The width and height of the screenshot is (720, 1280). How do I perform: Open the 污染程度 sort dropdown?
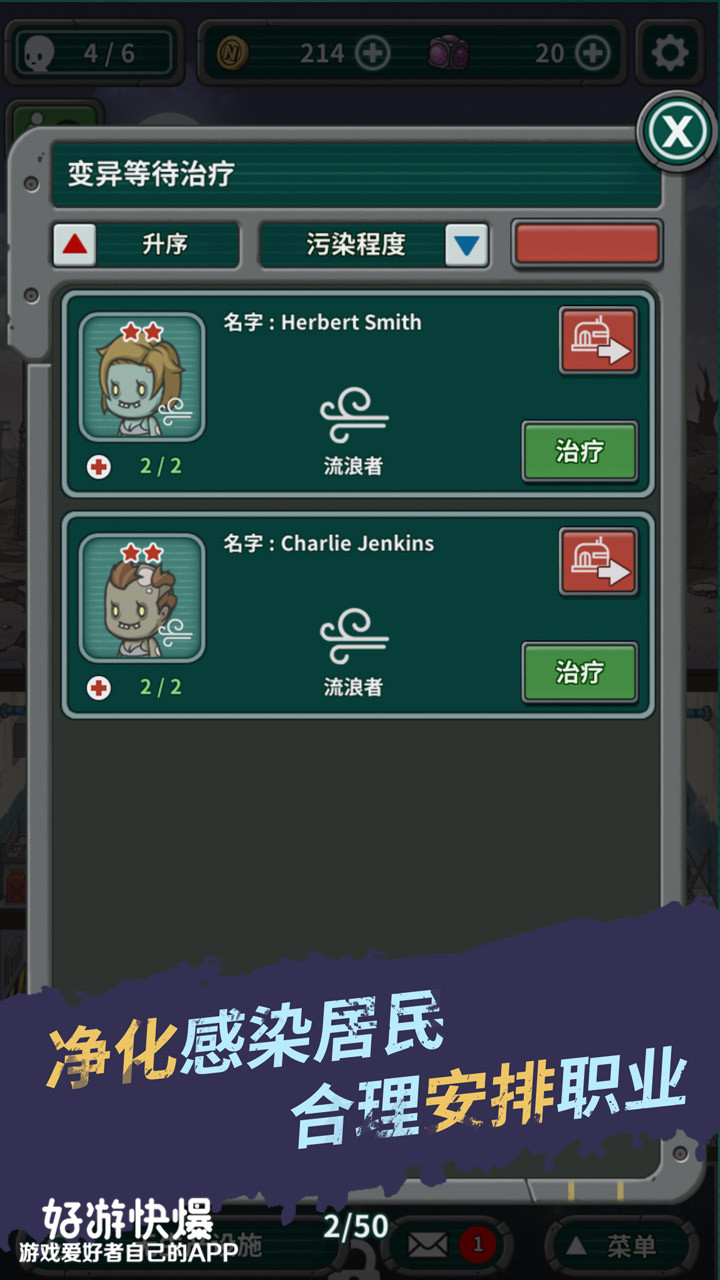click(x=466, y=245)
